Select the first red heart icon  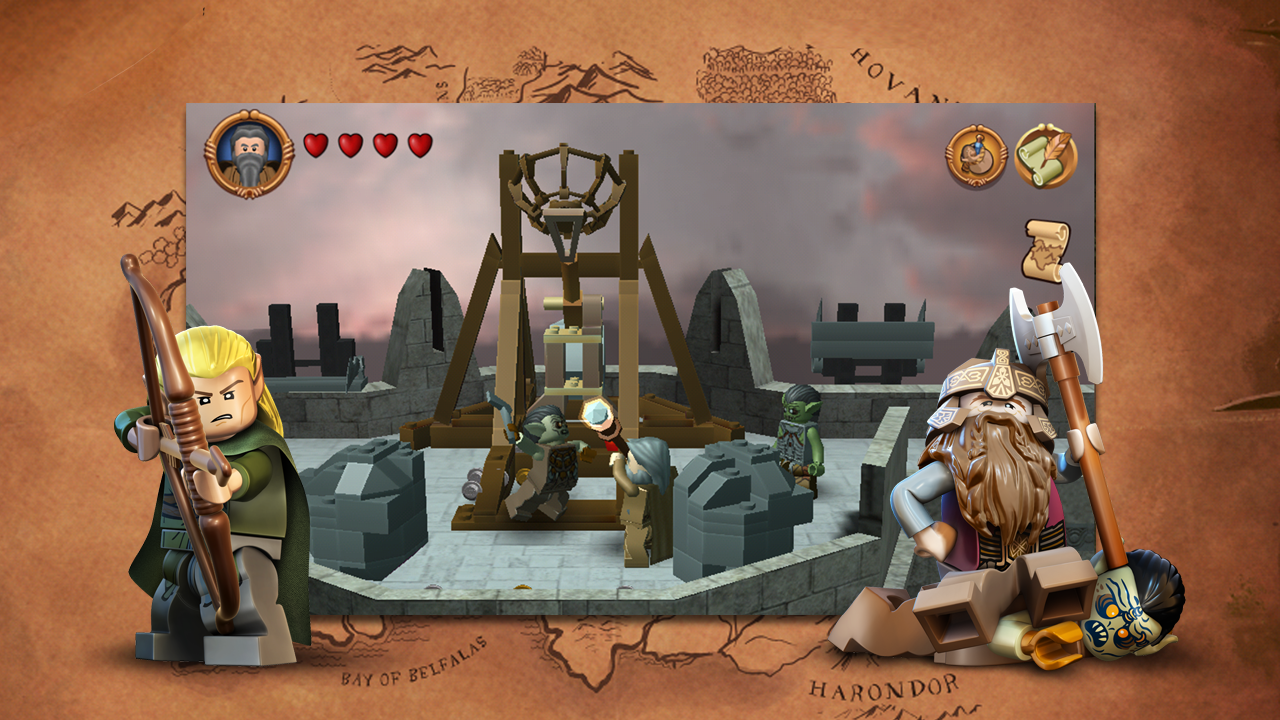click(x=317, y=145)
